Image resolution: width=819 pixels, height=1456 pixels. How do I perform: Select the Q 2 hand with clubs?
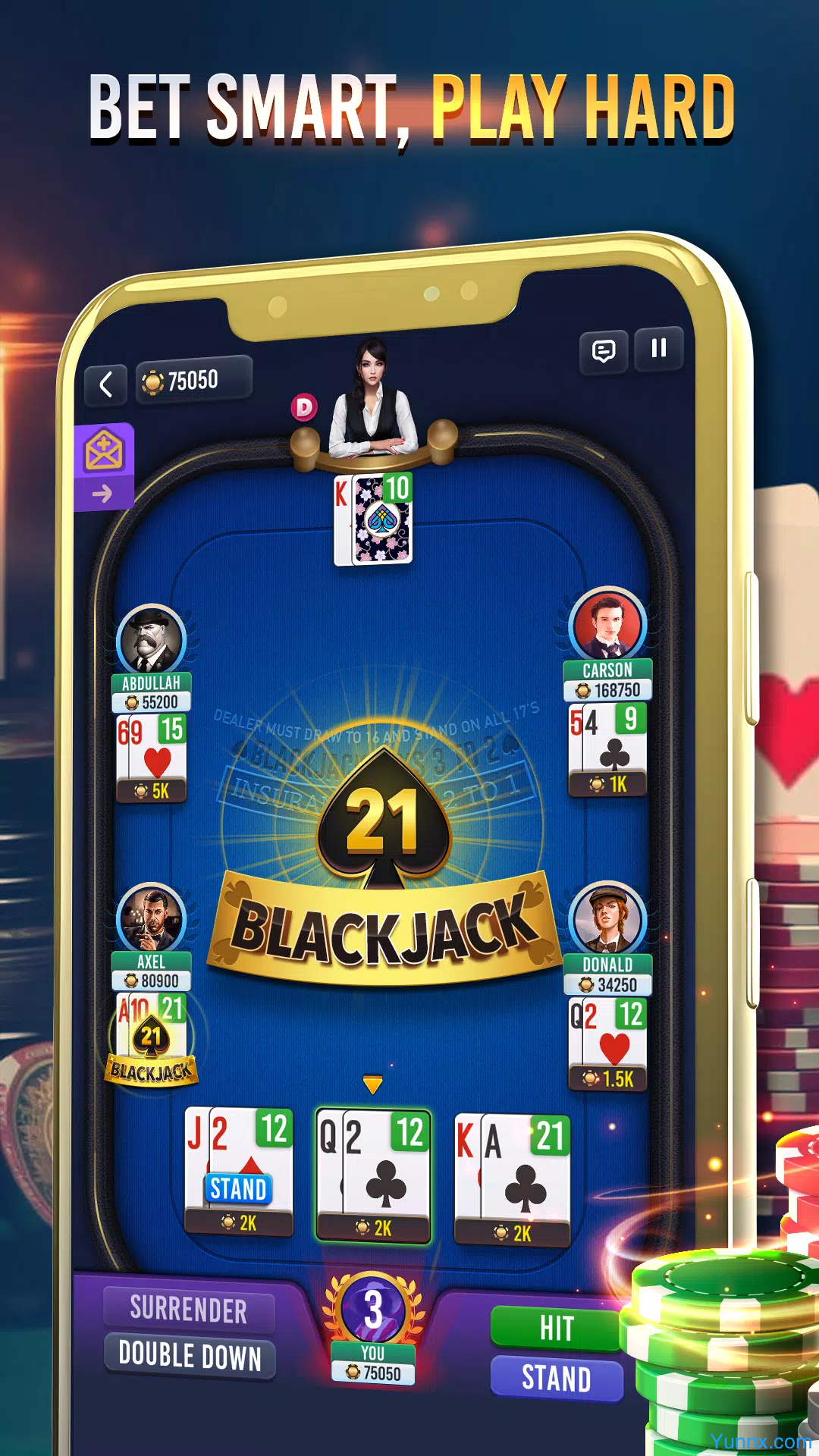point(373,1175)
